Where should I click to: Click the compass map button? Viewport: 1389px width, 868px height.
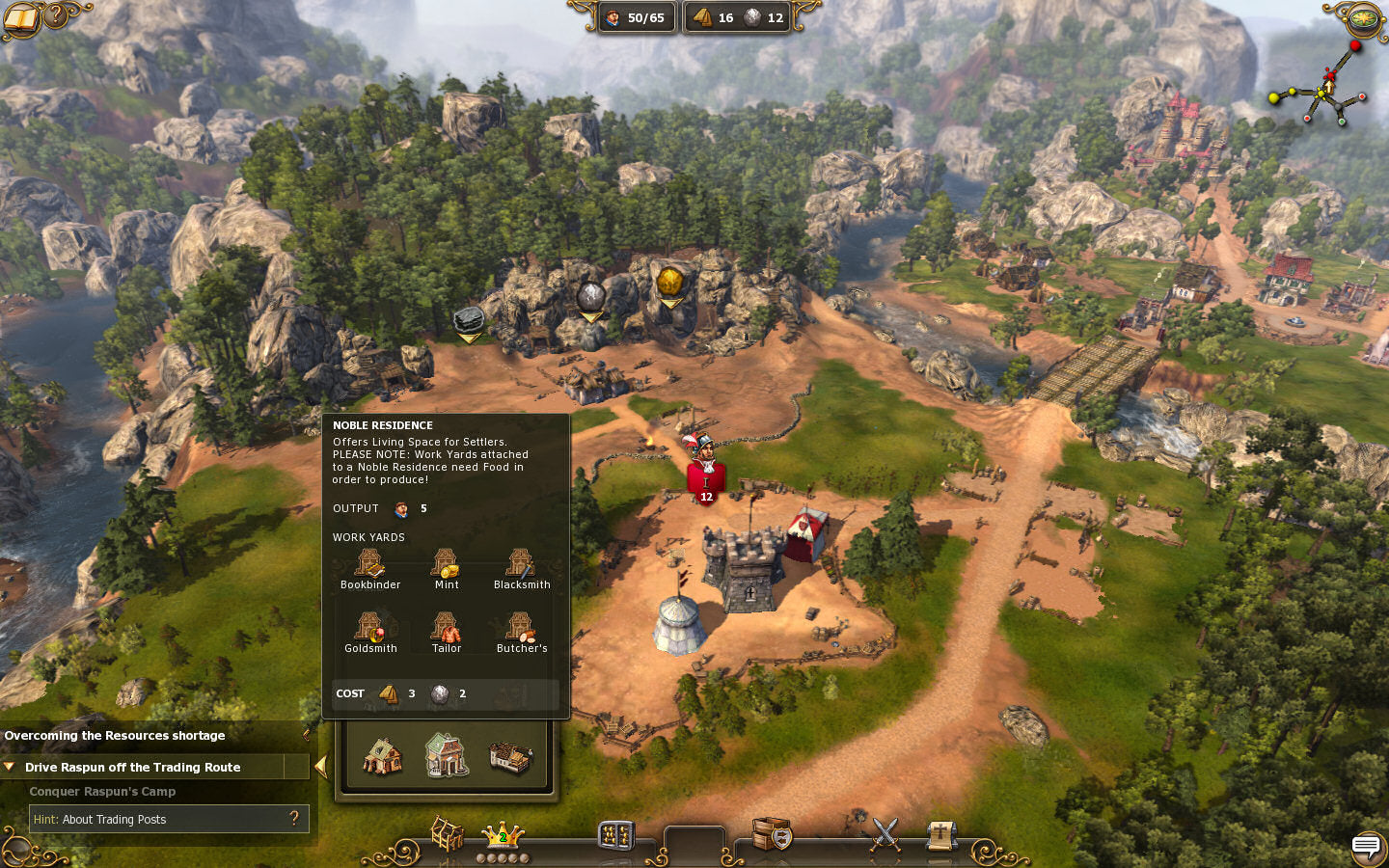coord(1364,17)
